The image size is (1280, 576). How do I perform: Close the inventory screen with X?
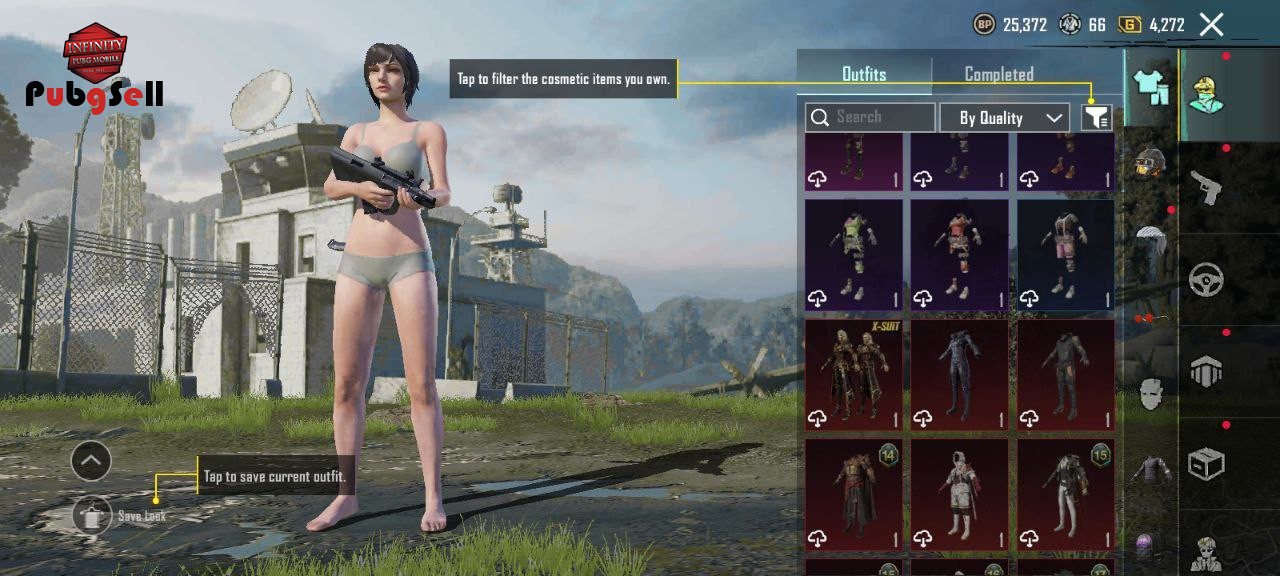point(1211,25)
